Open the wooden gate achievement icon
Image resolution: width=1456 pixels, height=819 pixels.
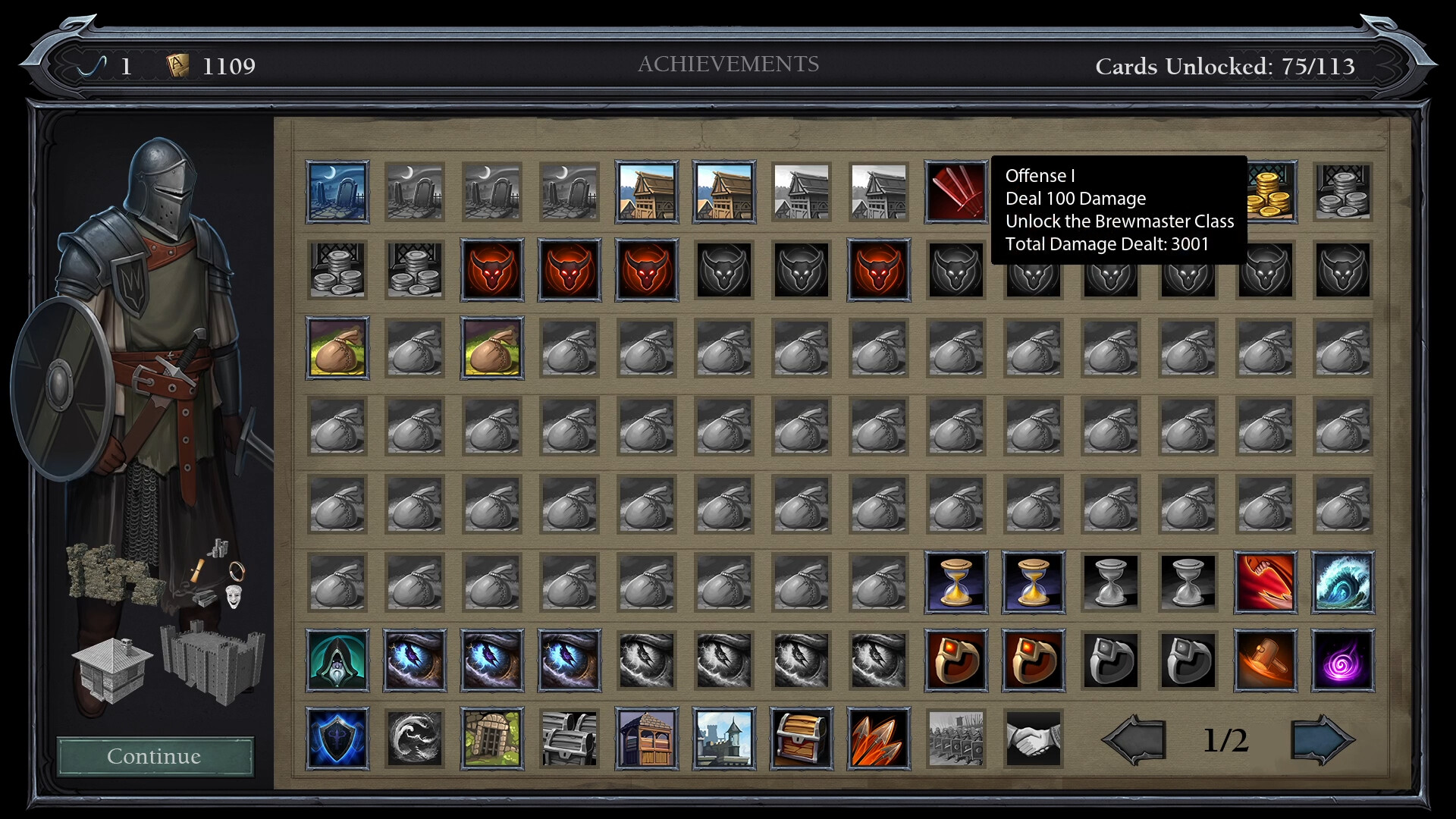[491, 738]
